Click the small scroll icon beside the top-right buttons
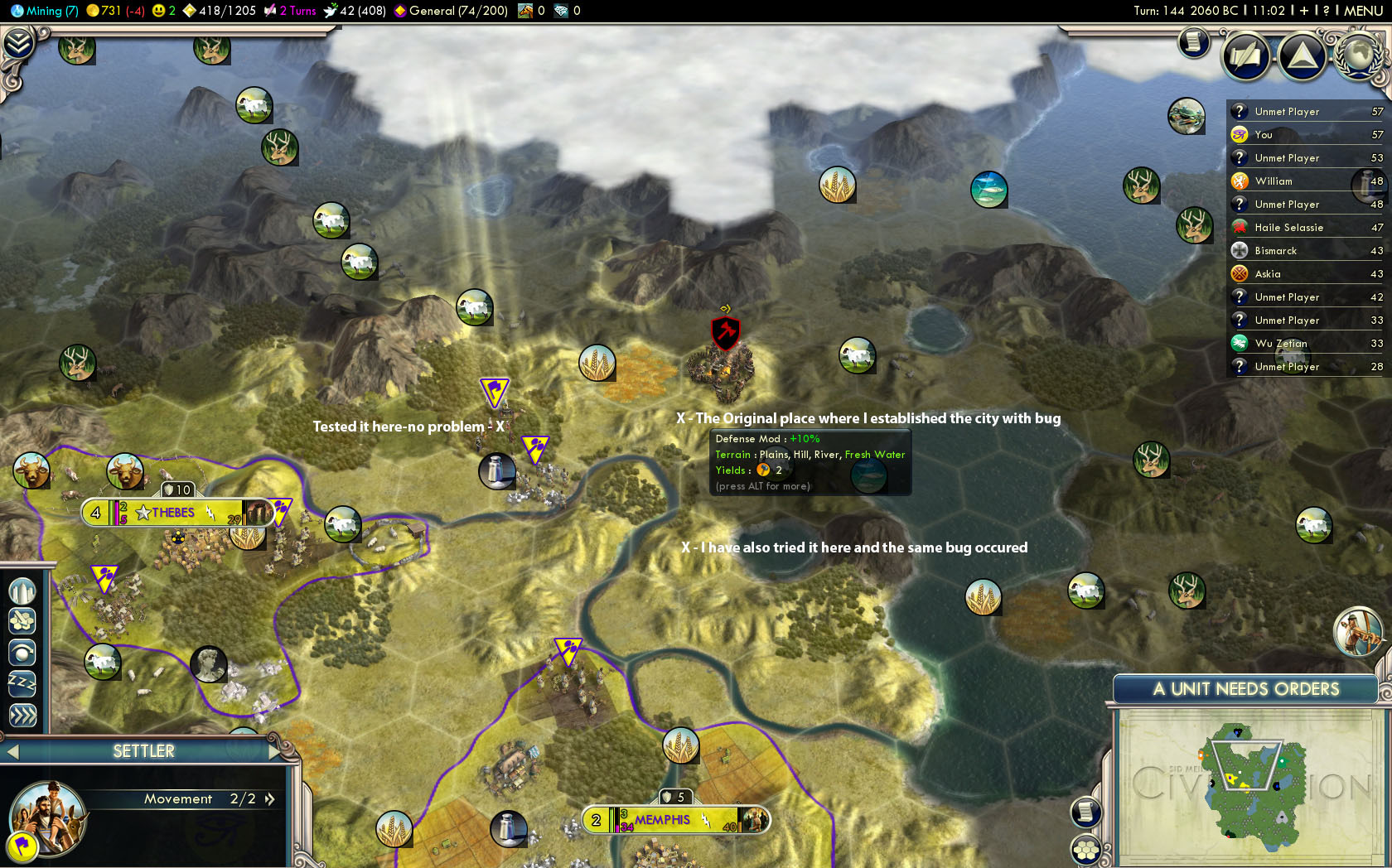The height and width of the screenshot is (868, 1392). 1193,41
